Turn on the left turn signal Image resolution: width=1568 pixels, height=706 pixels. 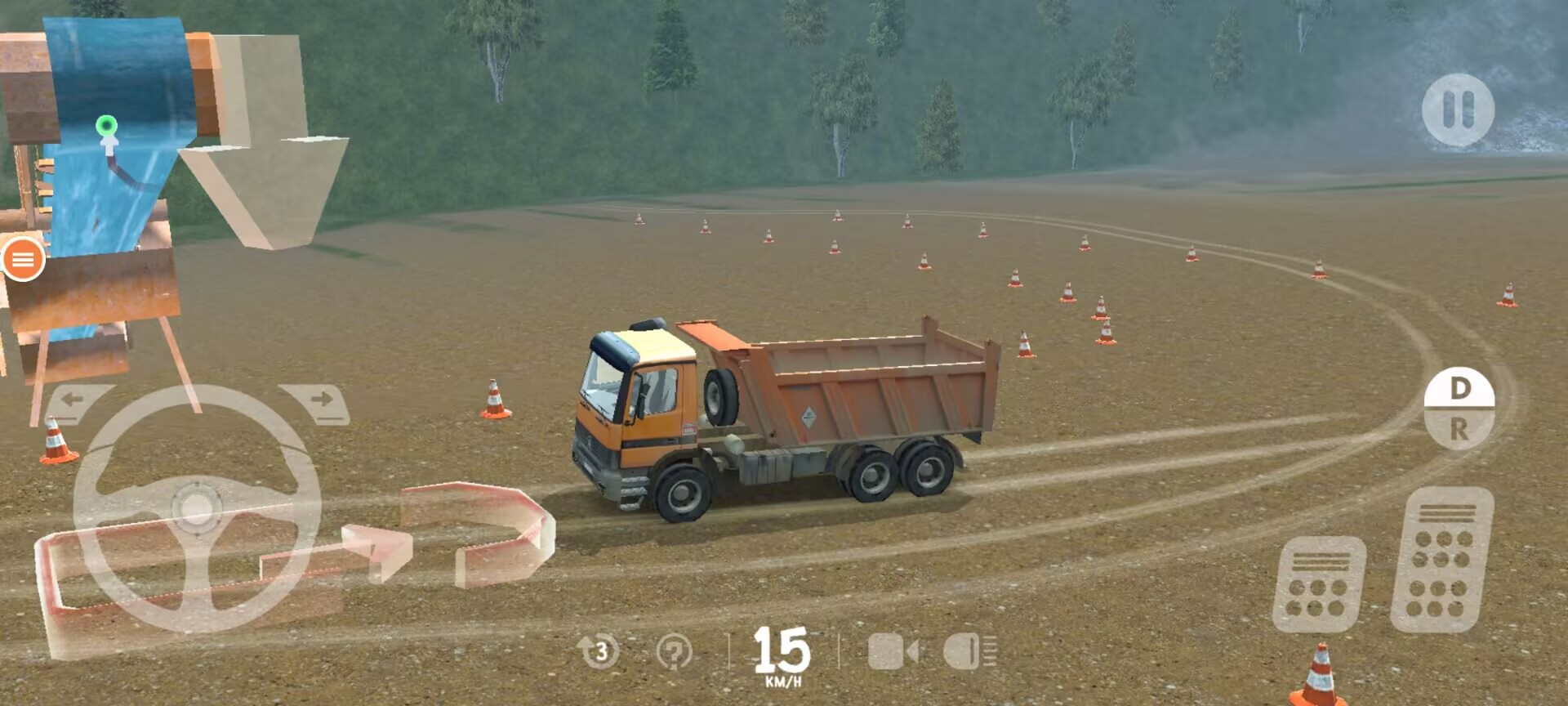(x=75, y=401)
